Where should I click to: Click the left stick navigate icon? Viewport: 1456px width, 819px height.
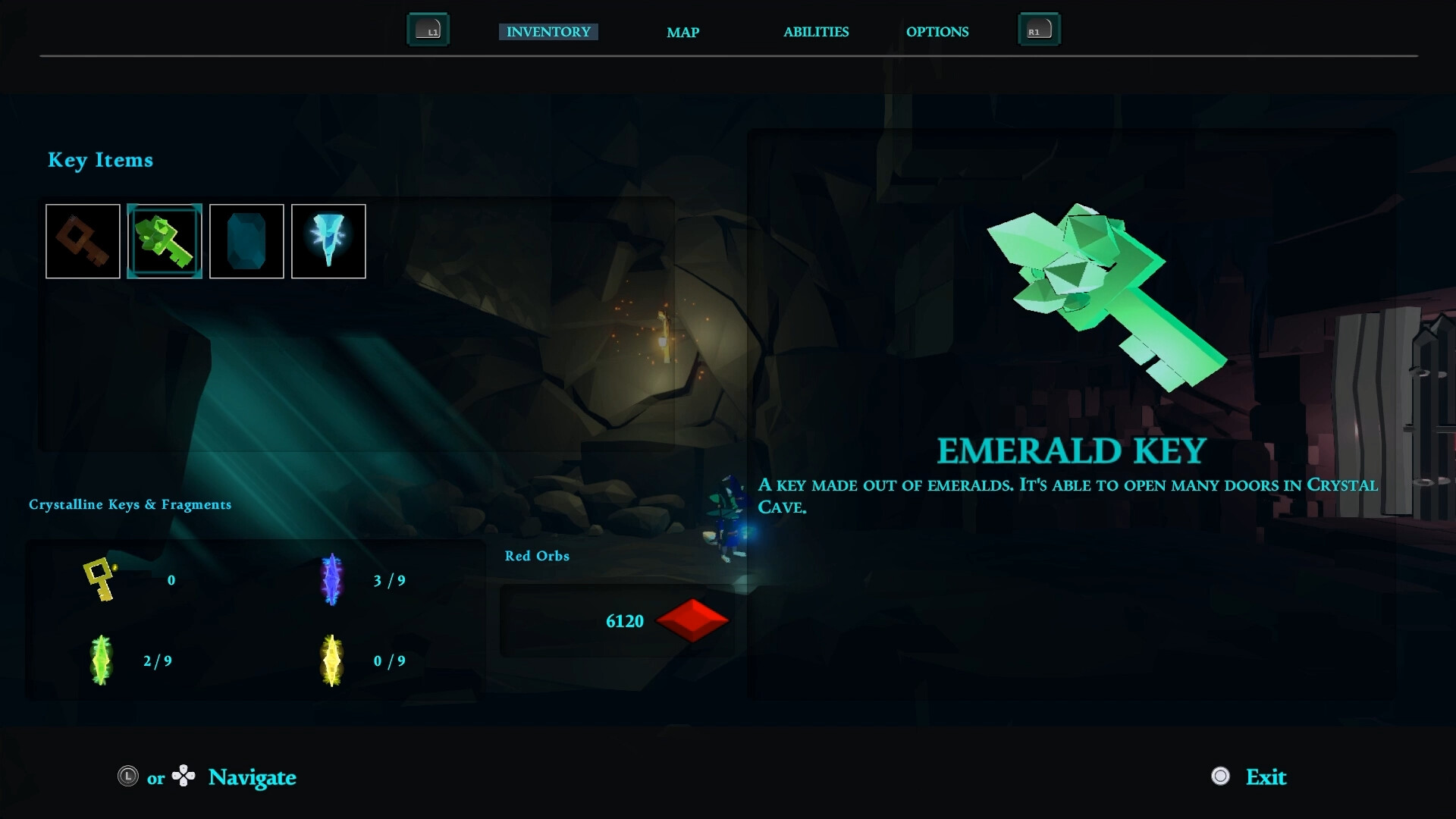coord(127,777)
